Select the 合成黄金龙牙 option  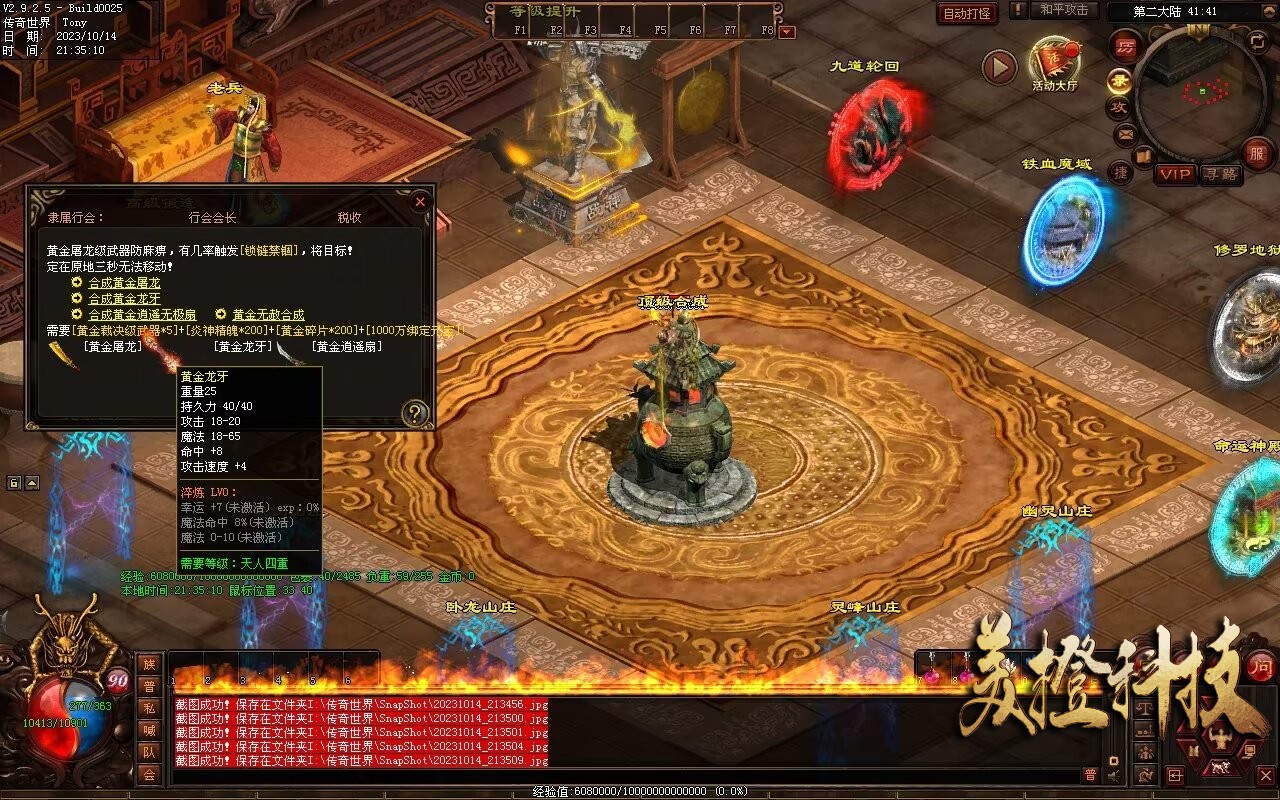[x=124, y=299]
